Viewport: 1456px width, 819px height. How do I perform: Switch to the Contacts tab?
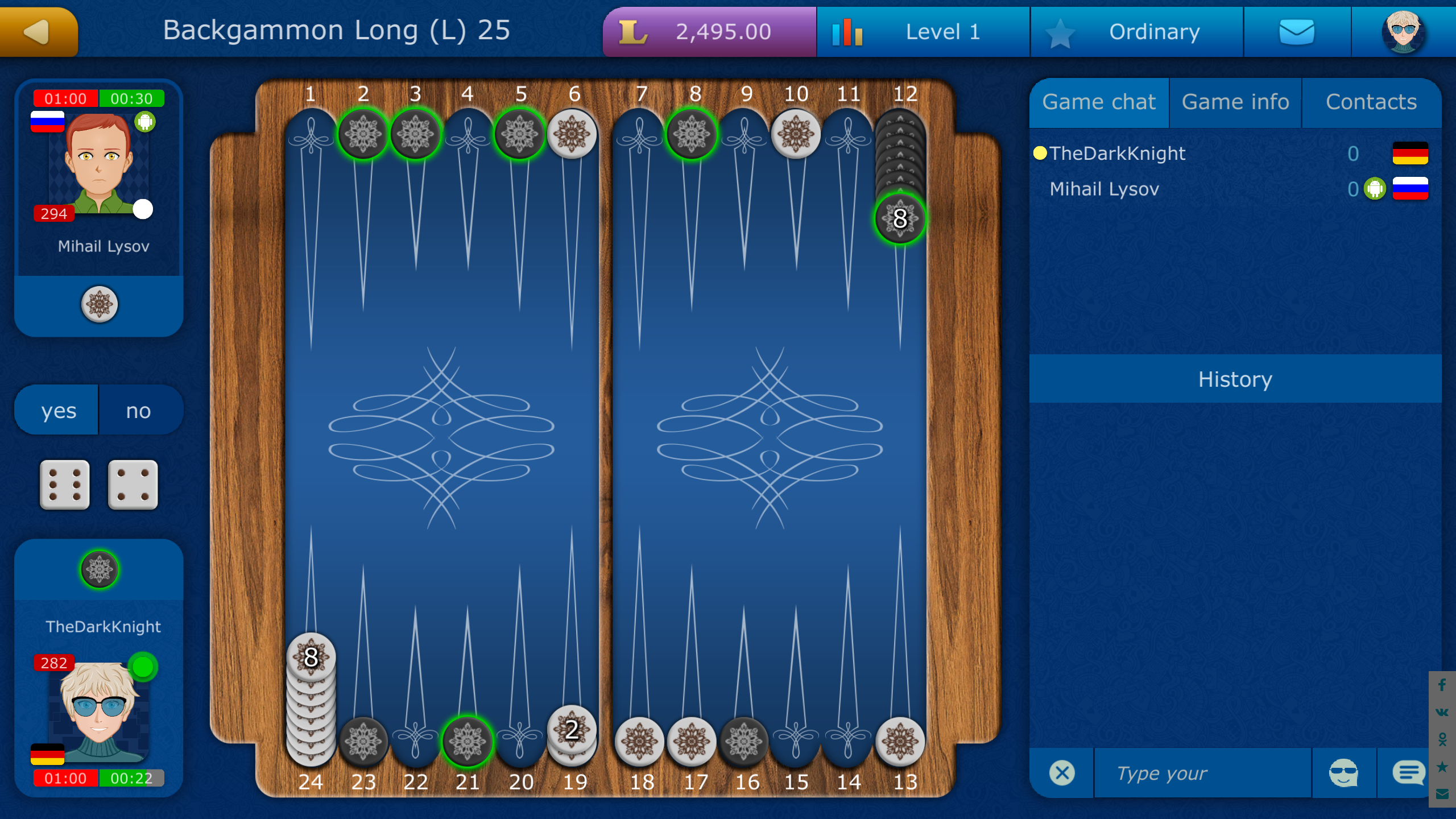(x=1371, y=102)
